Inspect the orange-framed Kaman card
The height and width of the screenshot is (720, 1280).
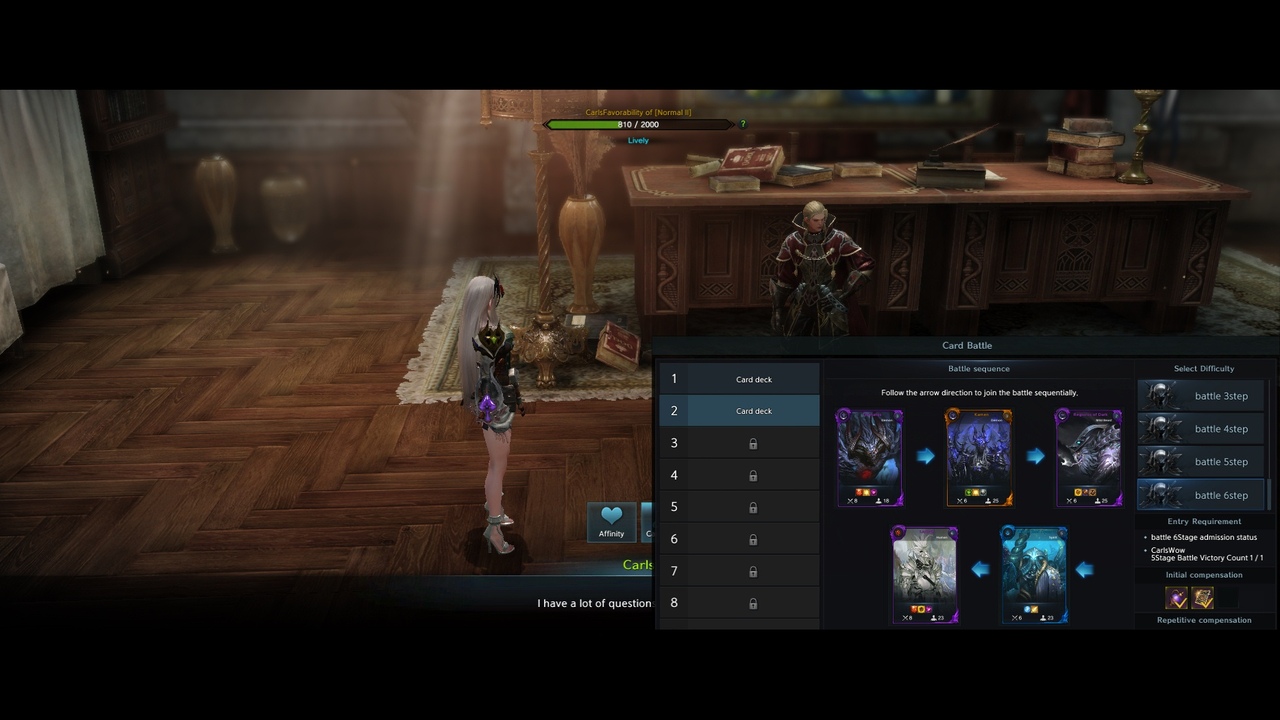coord(979,457)
